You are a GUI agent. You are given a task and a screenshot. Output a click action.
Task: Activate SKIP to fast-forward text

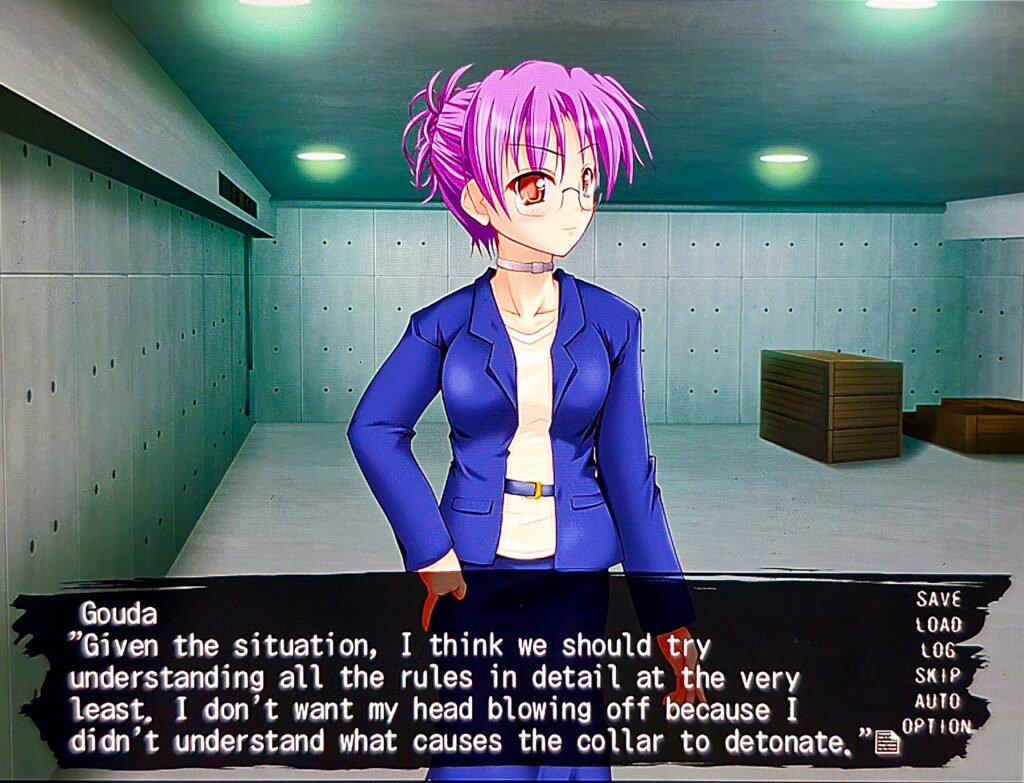click(x=937, y=676)
